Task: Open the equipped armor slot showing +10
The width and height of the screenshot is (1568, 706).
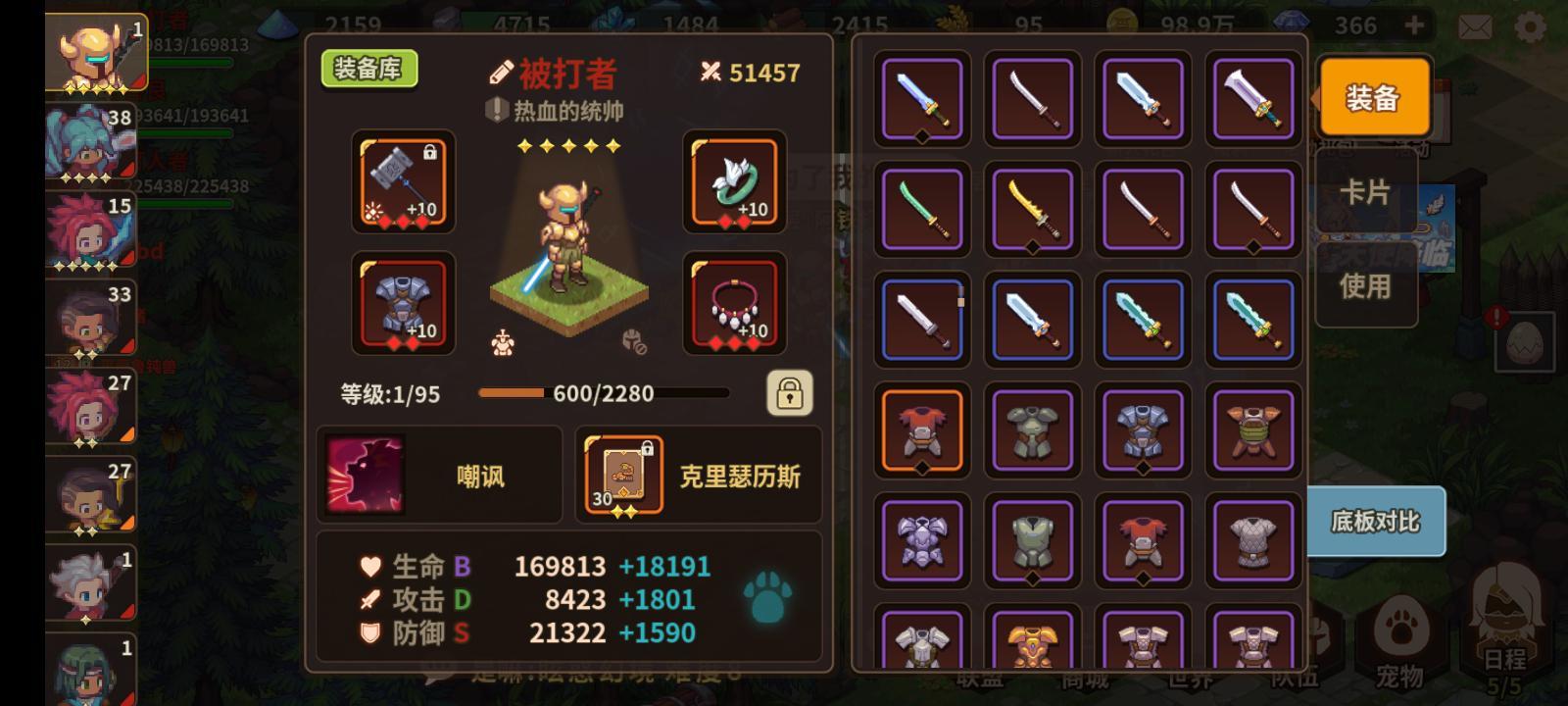Action: (x=402, y=304)
